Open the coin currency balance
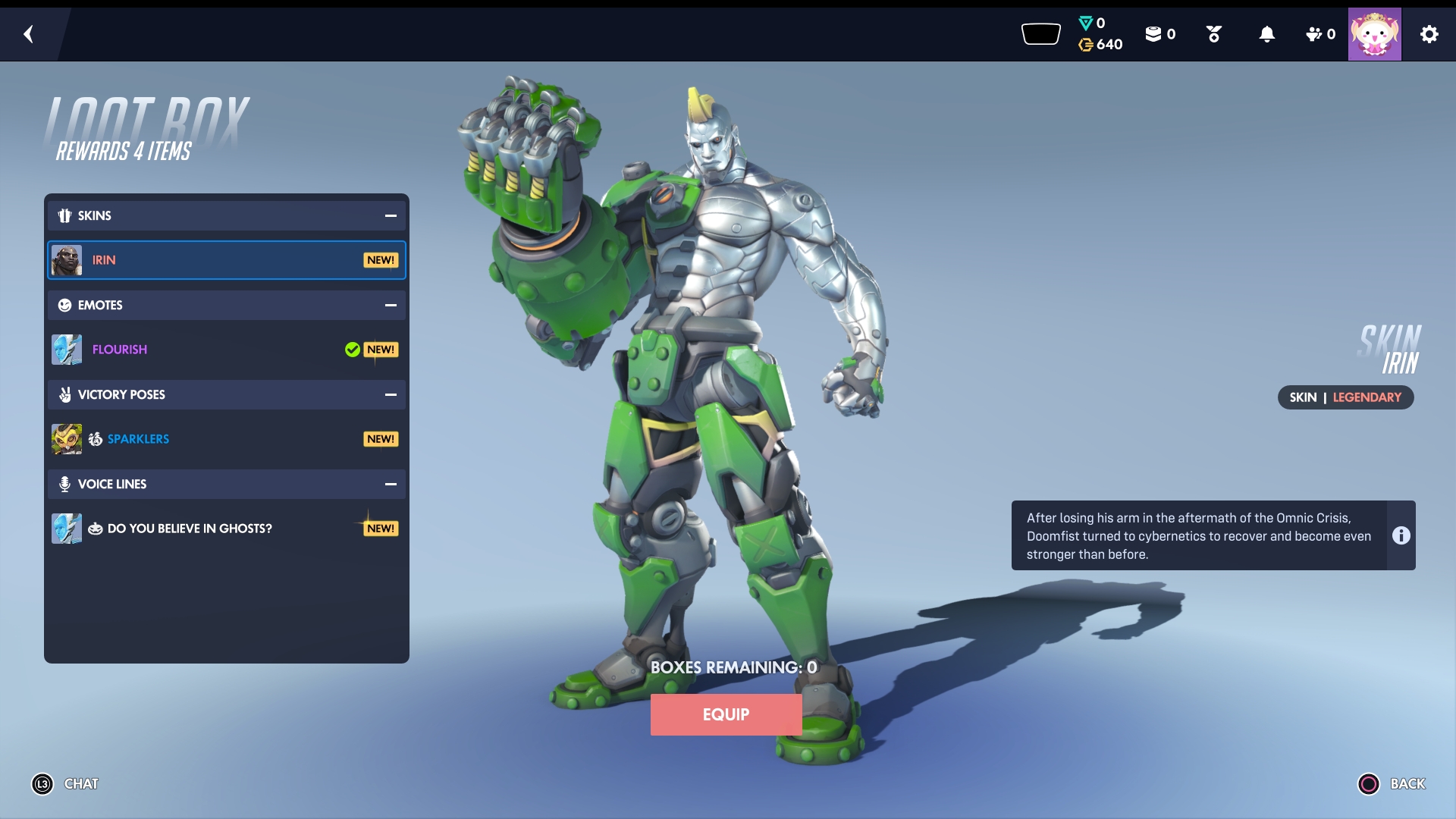 coord(1100,45)
